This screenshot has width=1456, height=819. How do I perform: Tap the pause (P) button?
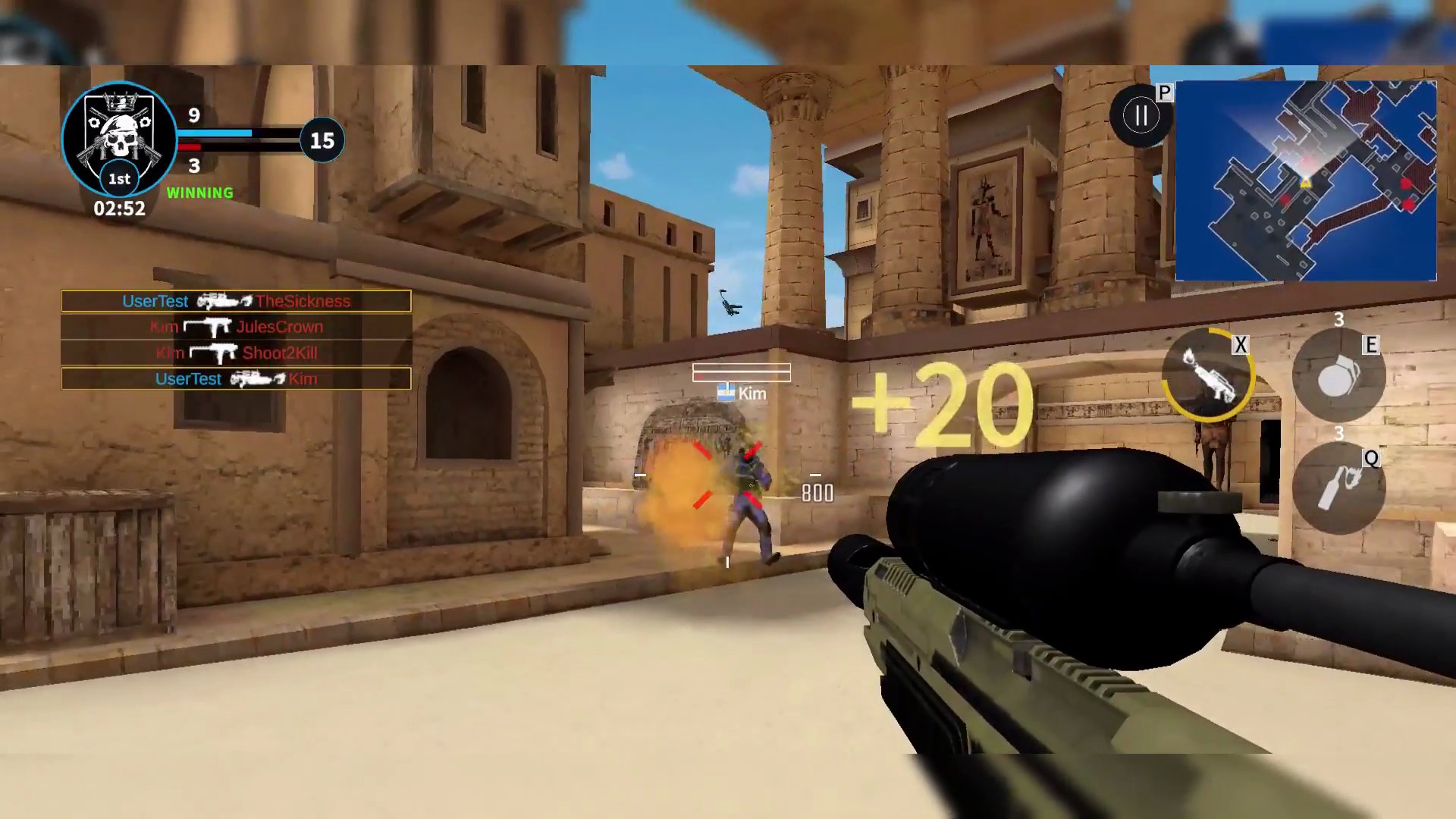[x=1141, y=115]
